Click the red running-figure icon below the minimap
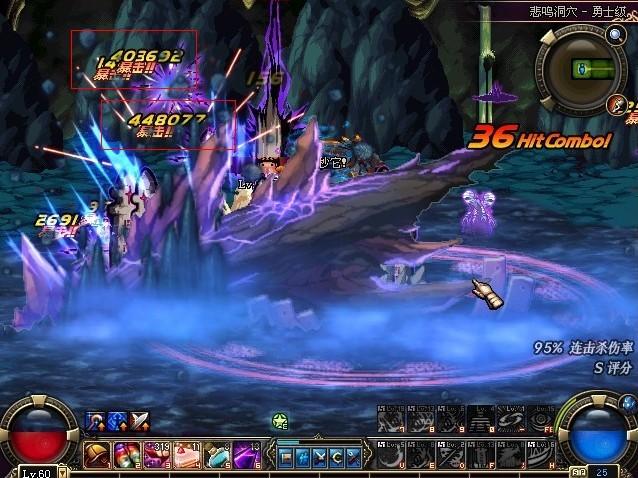 617,104
